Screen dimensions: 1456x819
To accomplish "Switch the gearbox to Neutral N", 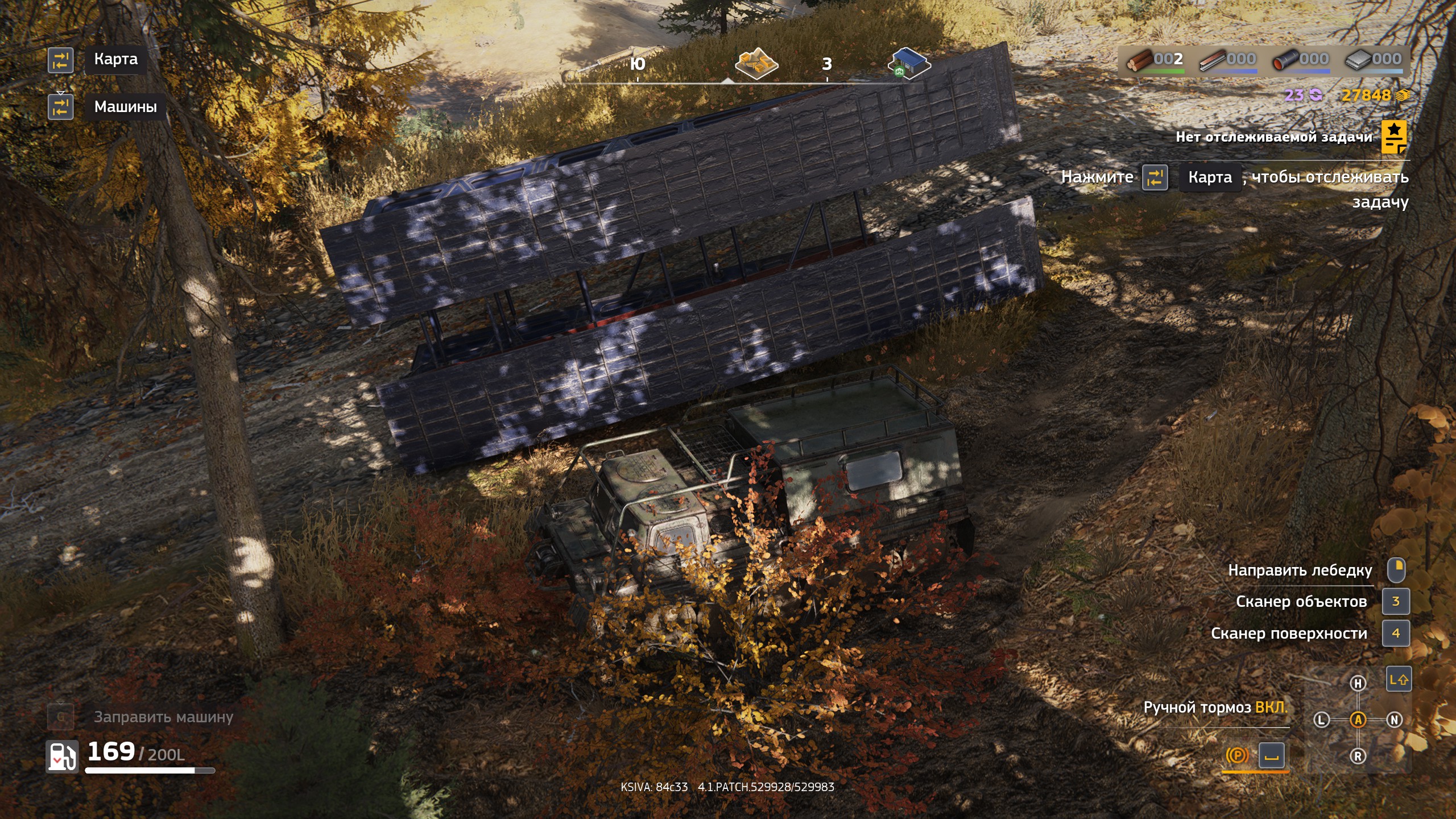I will click(1395, 720).
